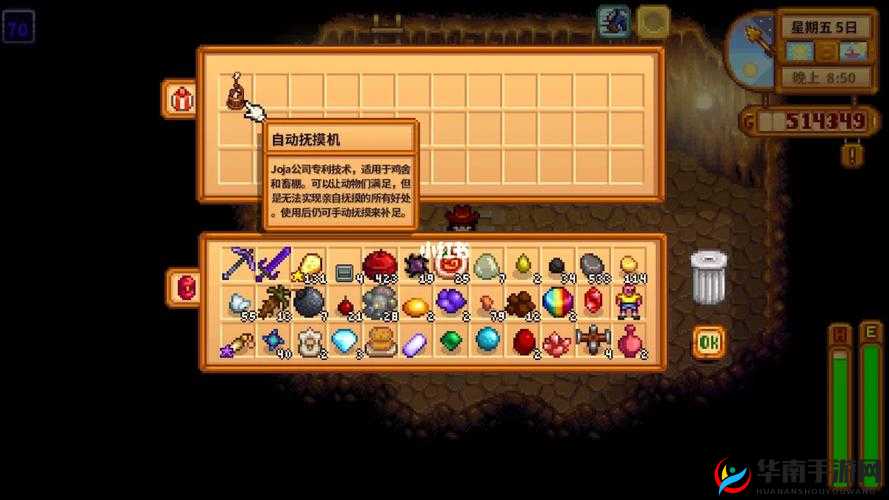
Task: Select the blue round aquamarine gem
Action: point(487,341)
